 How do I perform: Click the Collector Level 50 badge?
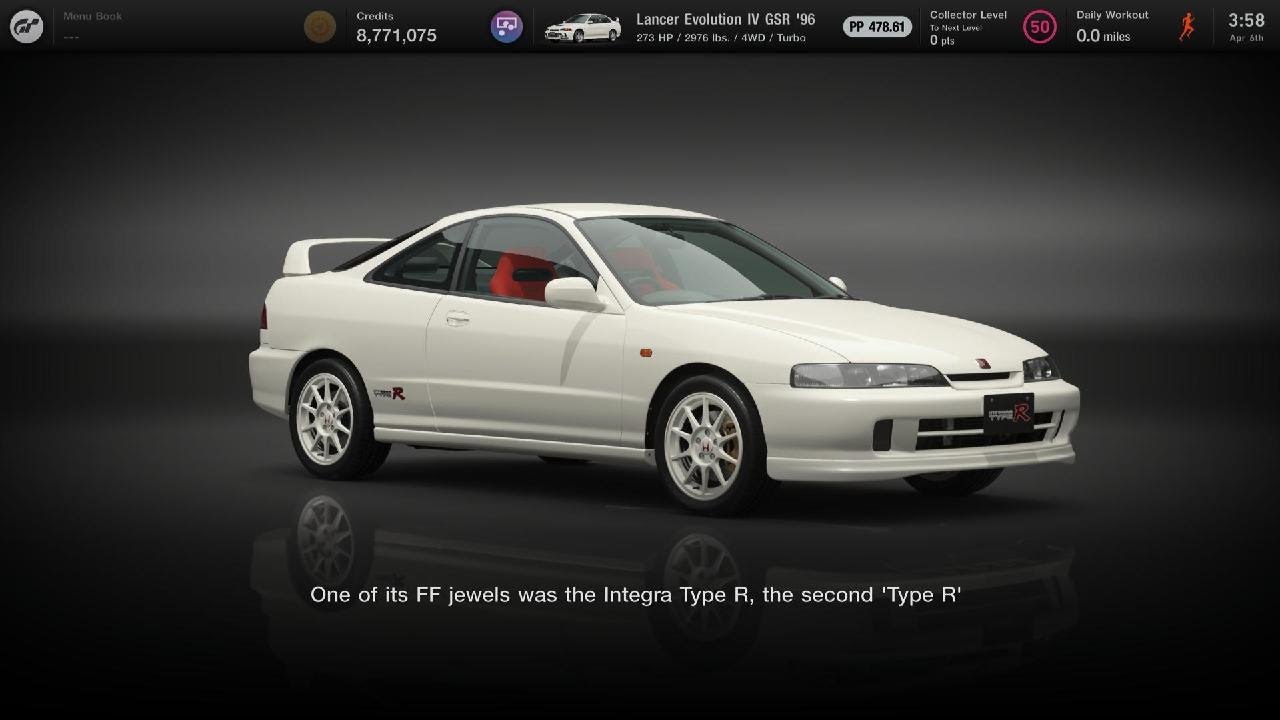[x=1040, y=27]
